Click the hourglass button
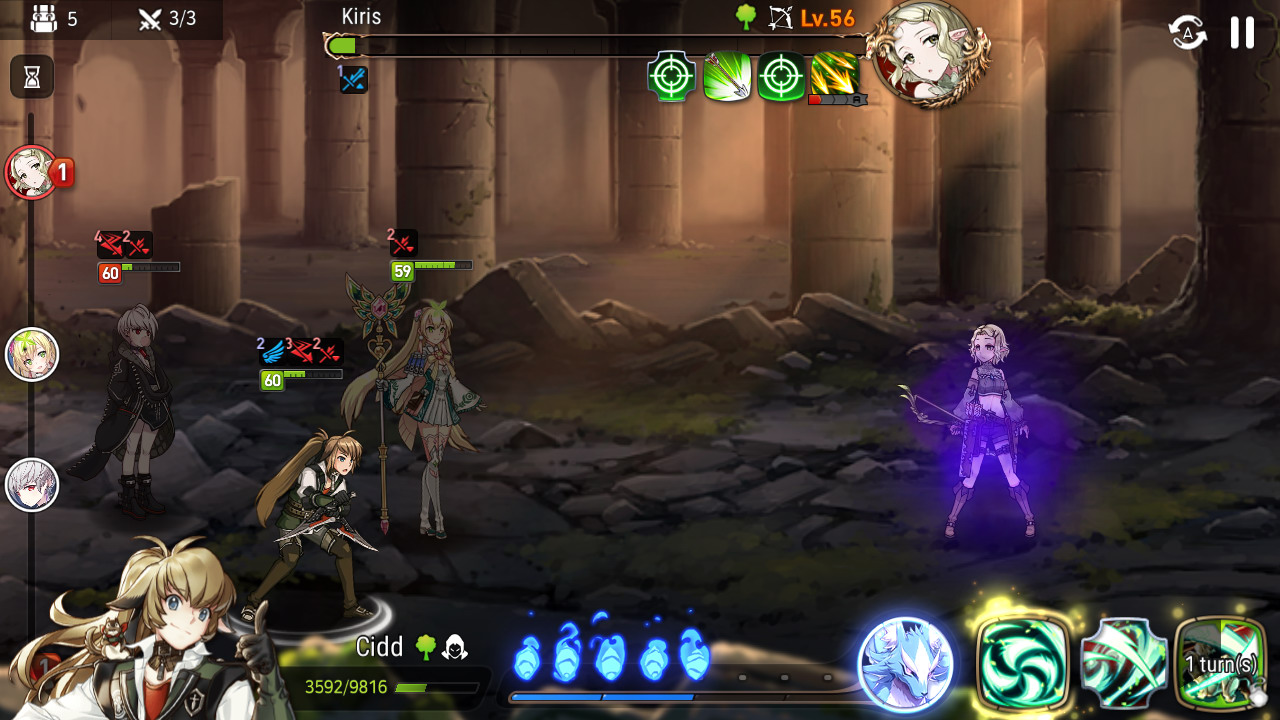This screenshot has width=1280, height=720. [x=32, y=77]
